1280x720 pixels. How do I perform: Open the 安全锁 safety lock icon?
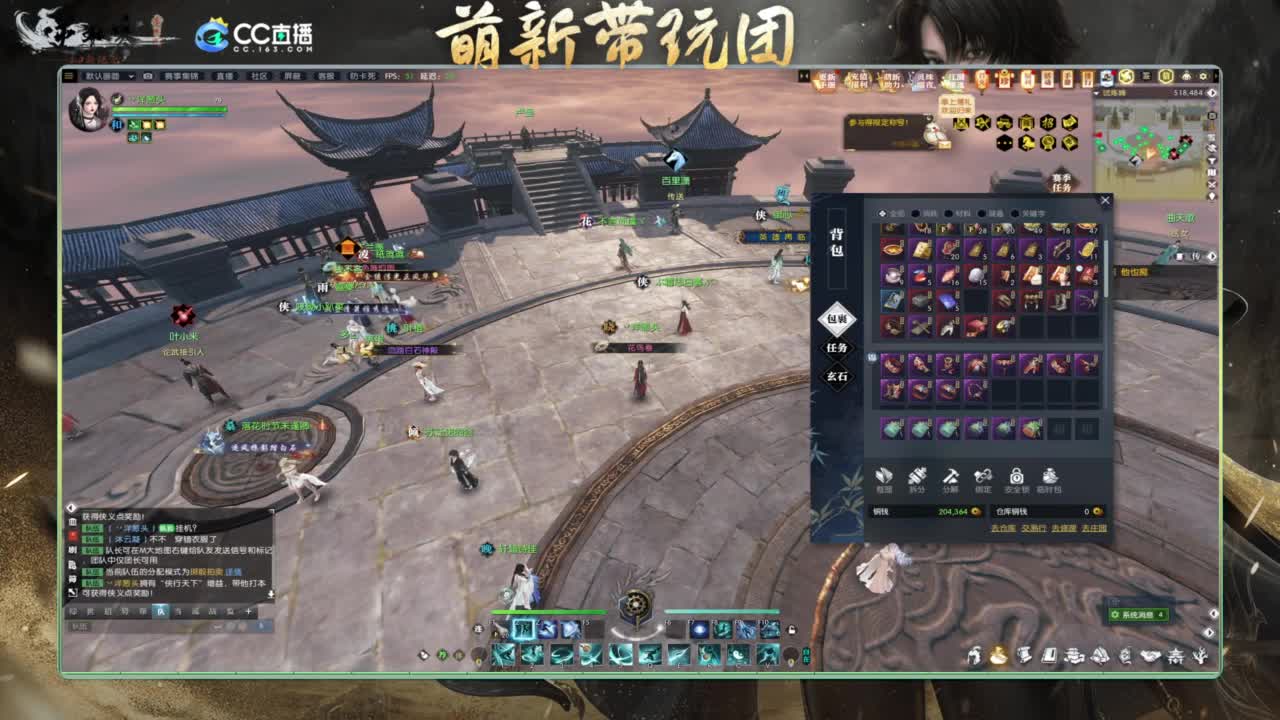point(1016,477)
